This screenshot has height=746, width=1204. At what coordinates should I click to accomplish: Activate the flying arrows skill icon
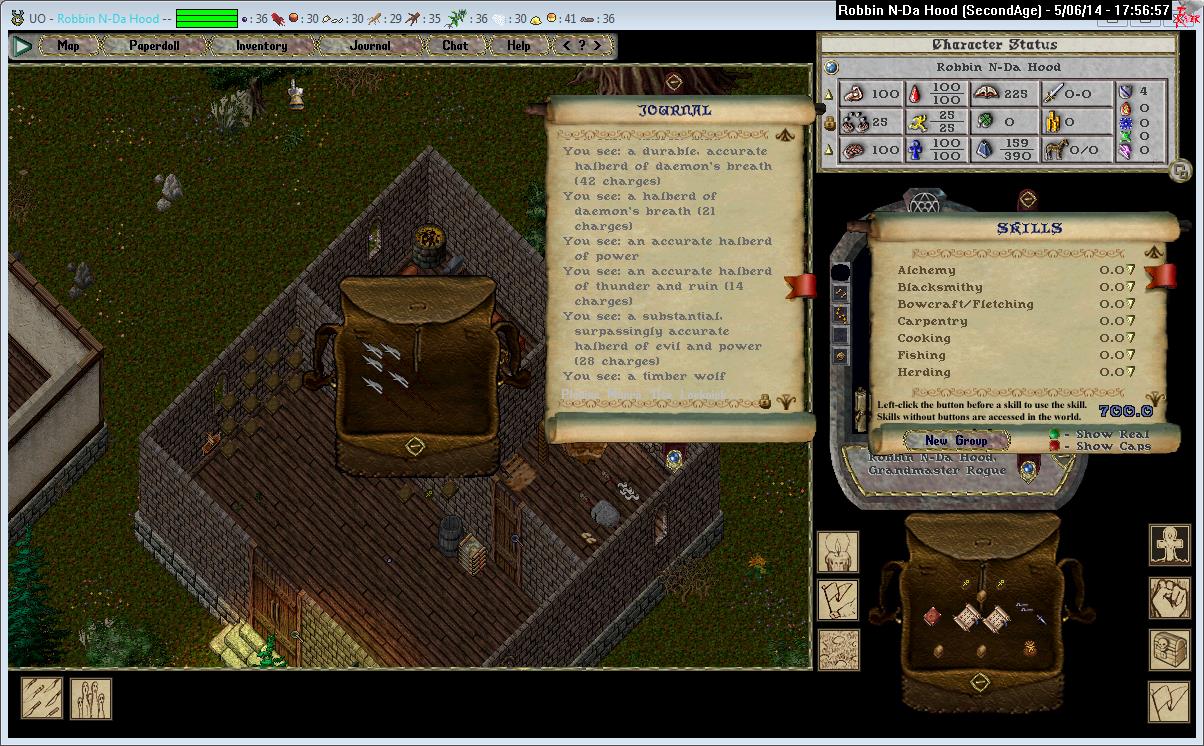(43, 698)
